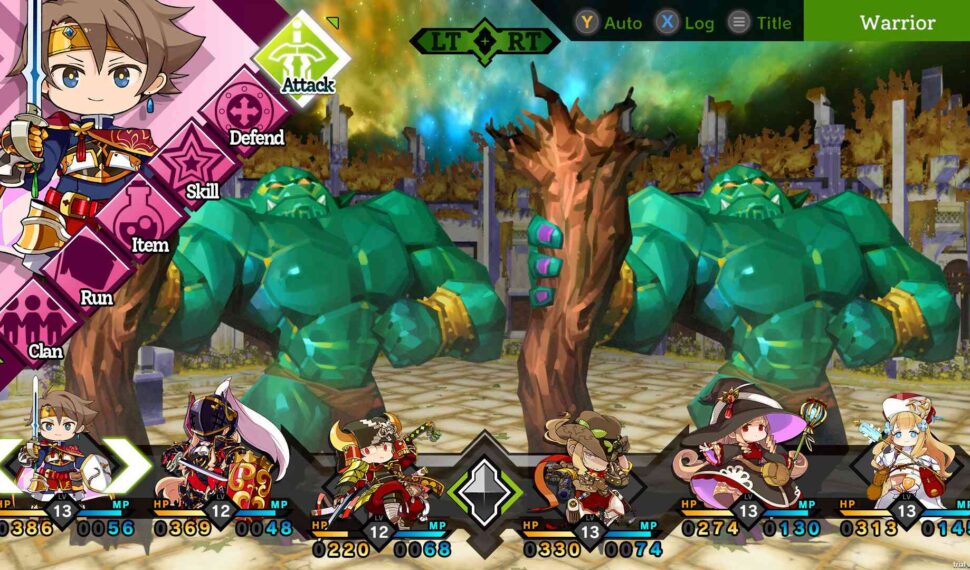Click the LT/RT target switch indicator
The width and height of the screenshot is (970, 570).
485,41
